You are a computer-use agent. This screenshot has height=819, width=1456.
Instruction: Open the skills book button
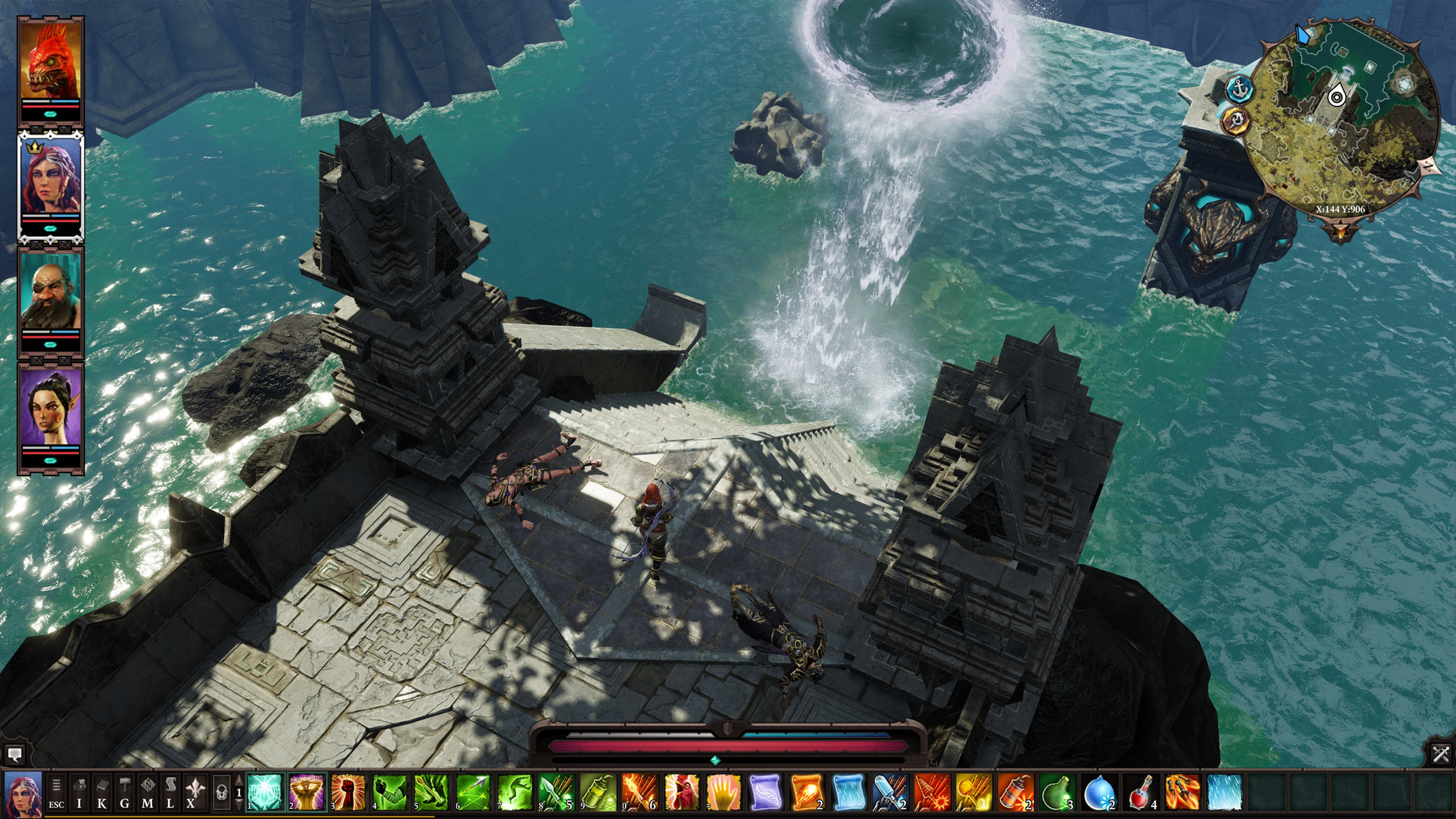click(102, 793)
